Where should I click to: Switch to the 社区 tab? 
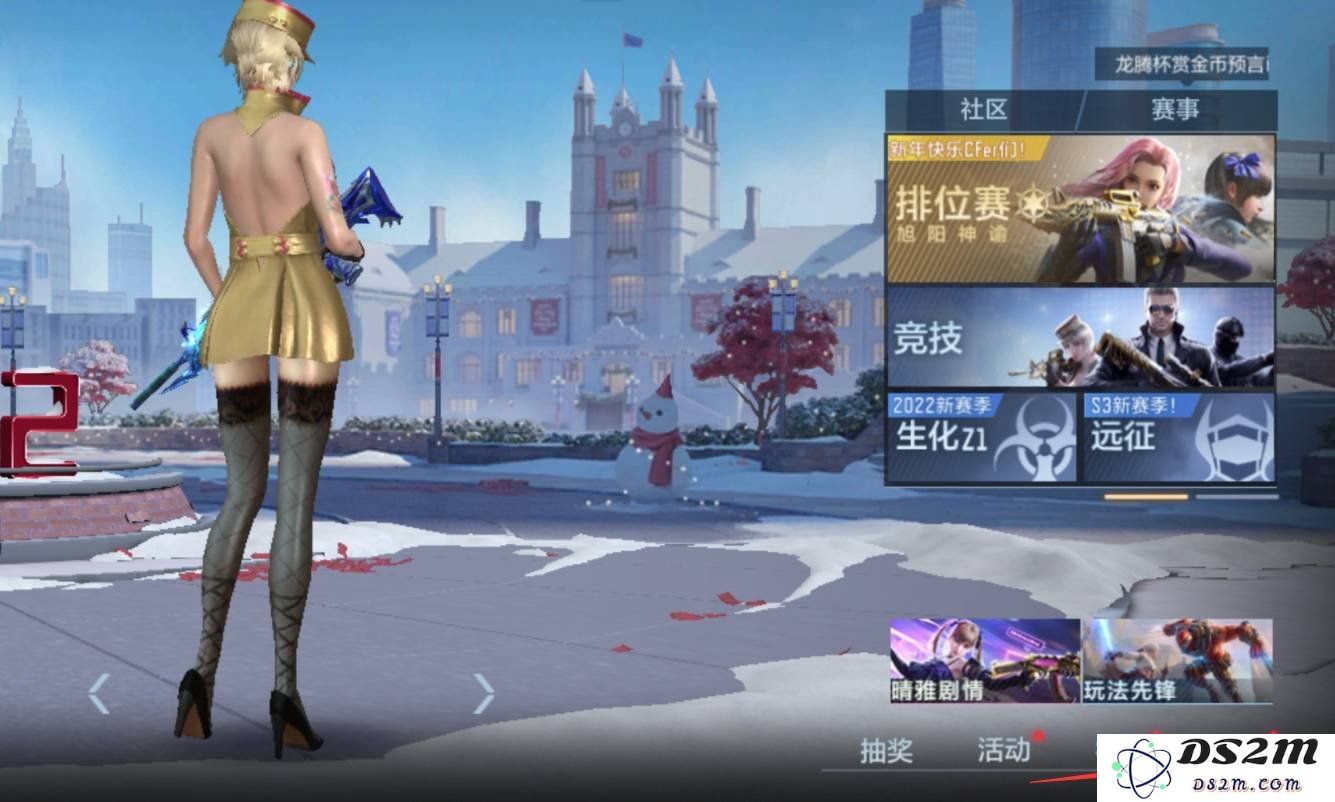click(982, 110)
